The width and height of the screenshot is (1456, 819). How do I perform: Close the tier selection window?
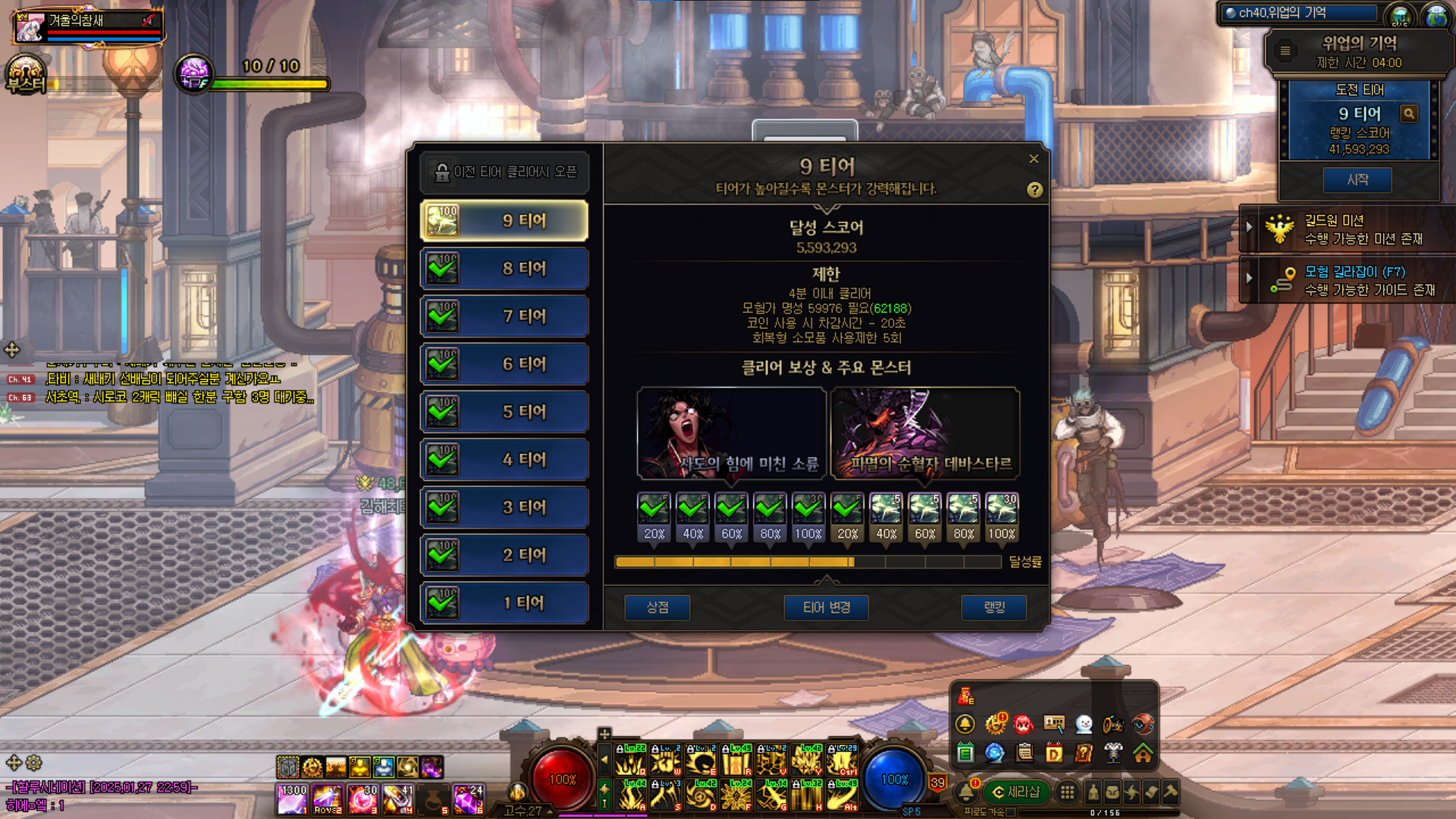click(1034, 158)
